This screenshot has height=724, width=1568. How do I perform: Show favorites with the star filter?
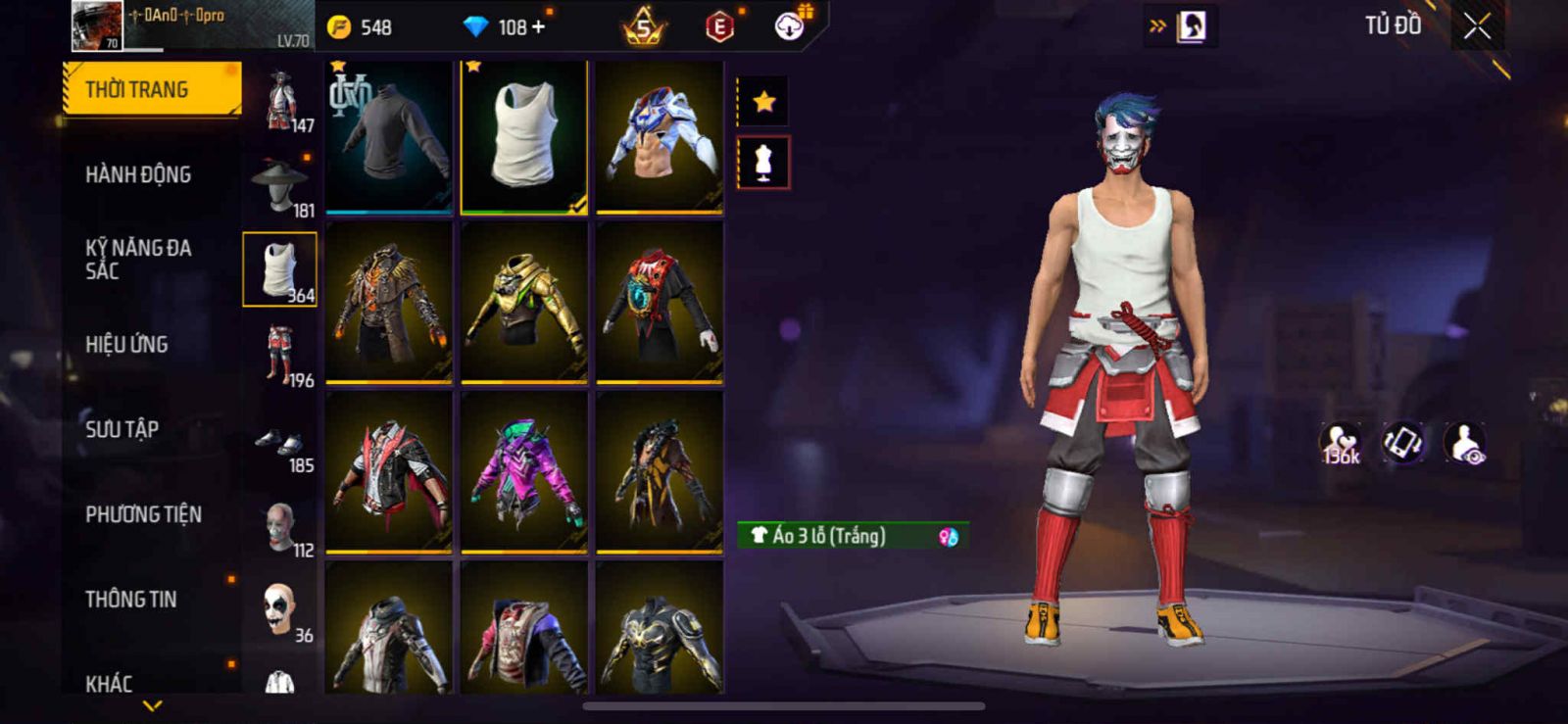click(x=763, y=101)
